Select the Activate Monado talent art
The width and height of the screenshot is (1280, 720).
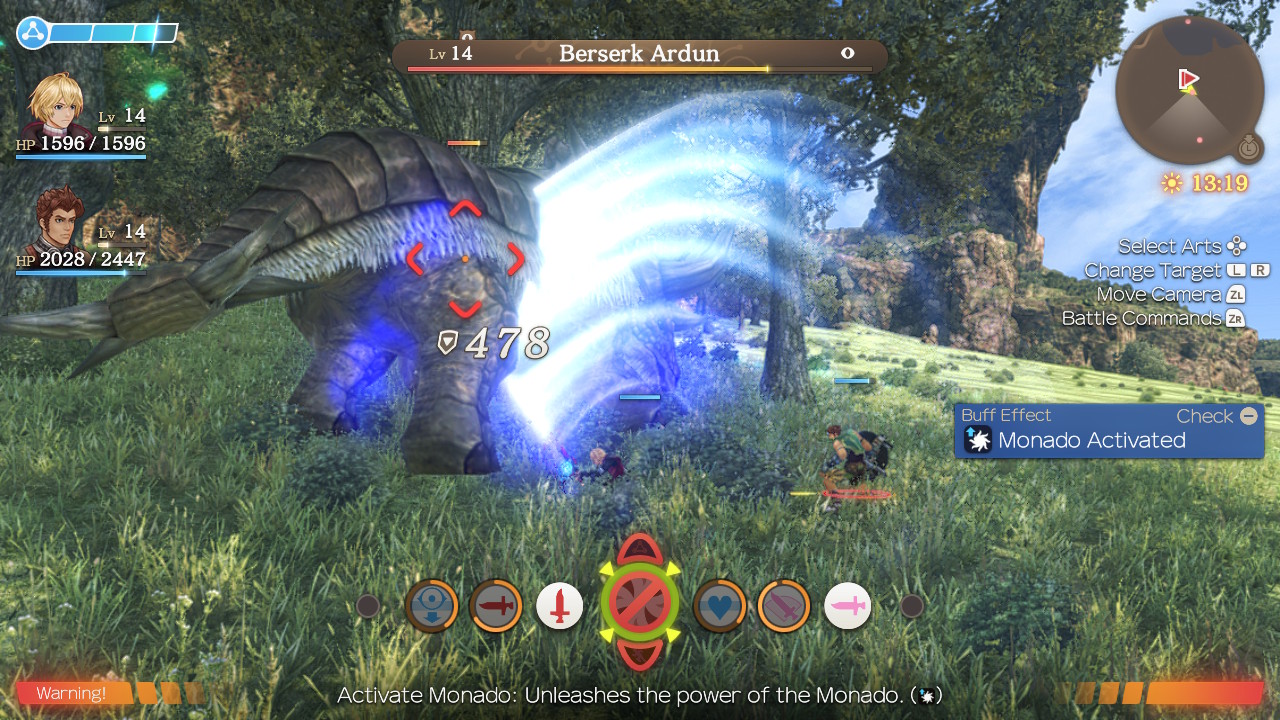click(x=639, y=604)
